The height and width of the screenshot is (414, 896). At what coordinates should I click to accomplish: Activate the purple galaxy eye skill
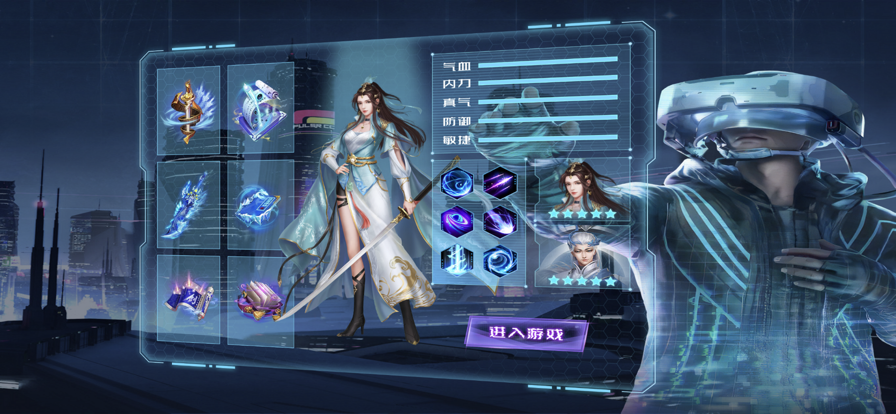pos(457,221)
